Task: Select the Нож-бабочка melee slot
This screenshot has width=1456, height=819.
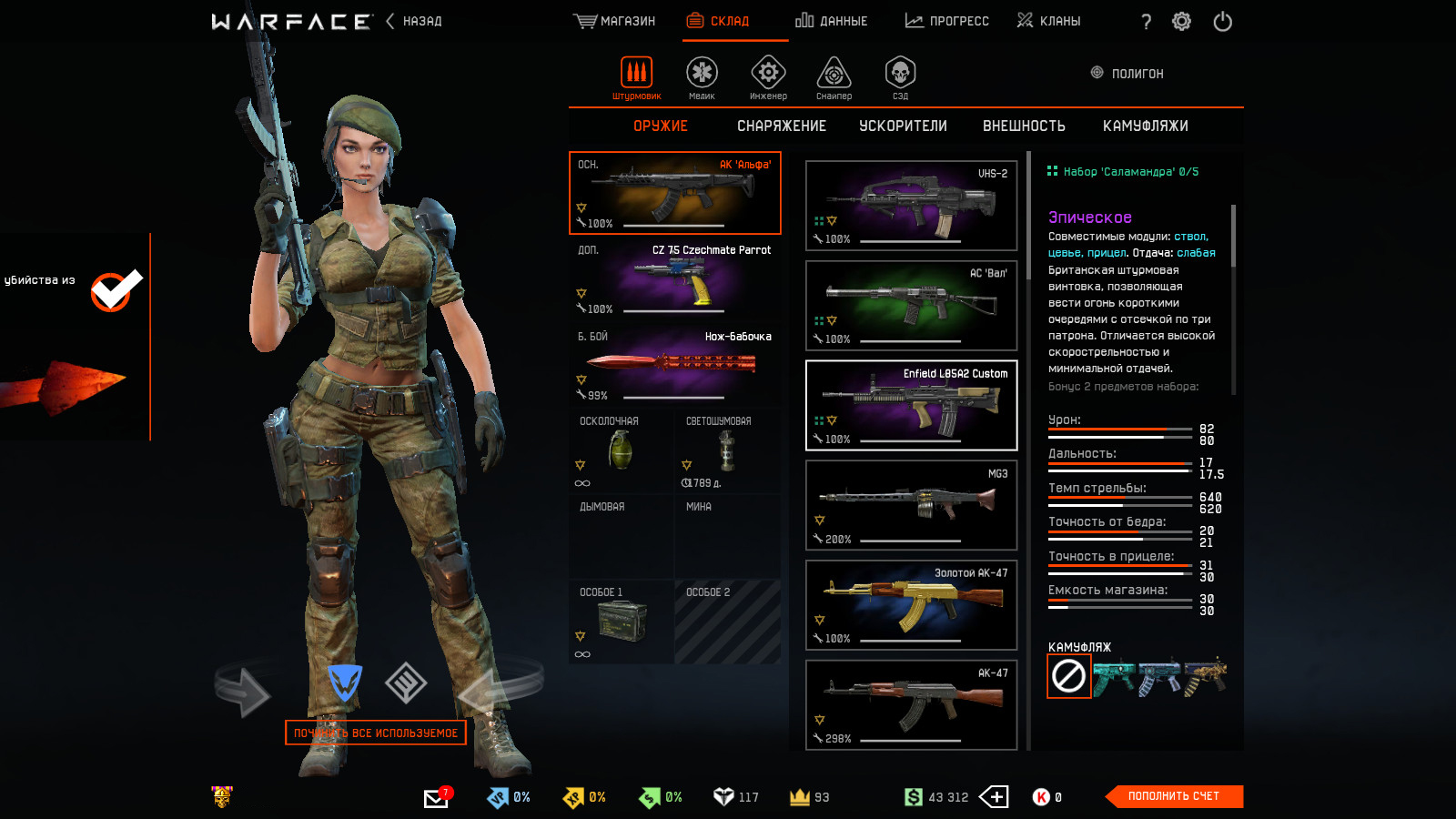Action: coord(674,365)
